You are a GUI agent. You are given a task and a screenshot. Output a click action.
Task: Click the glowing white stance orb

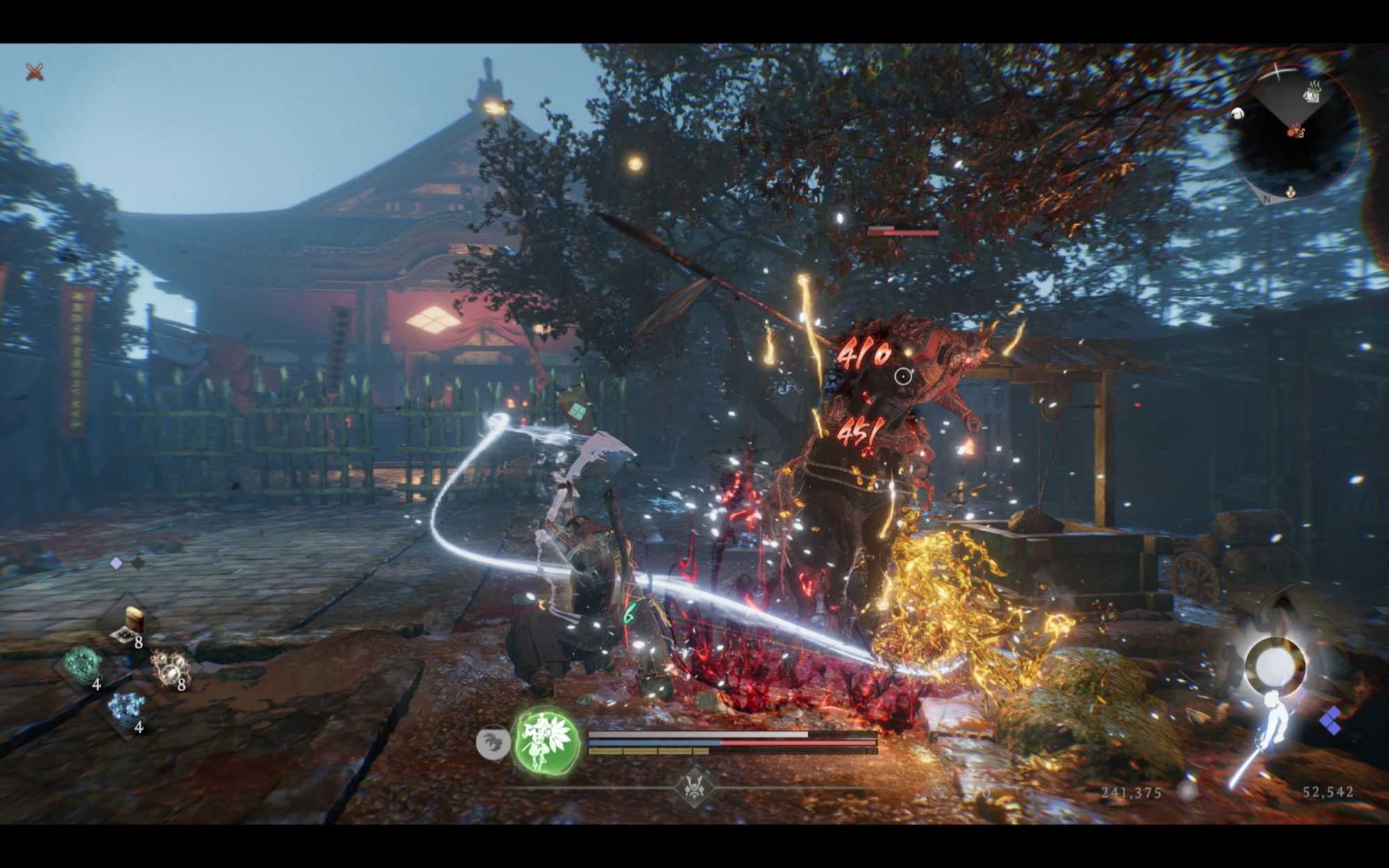click(x=1274, y=667)
